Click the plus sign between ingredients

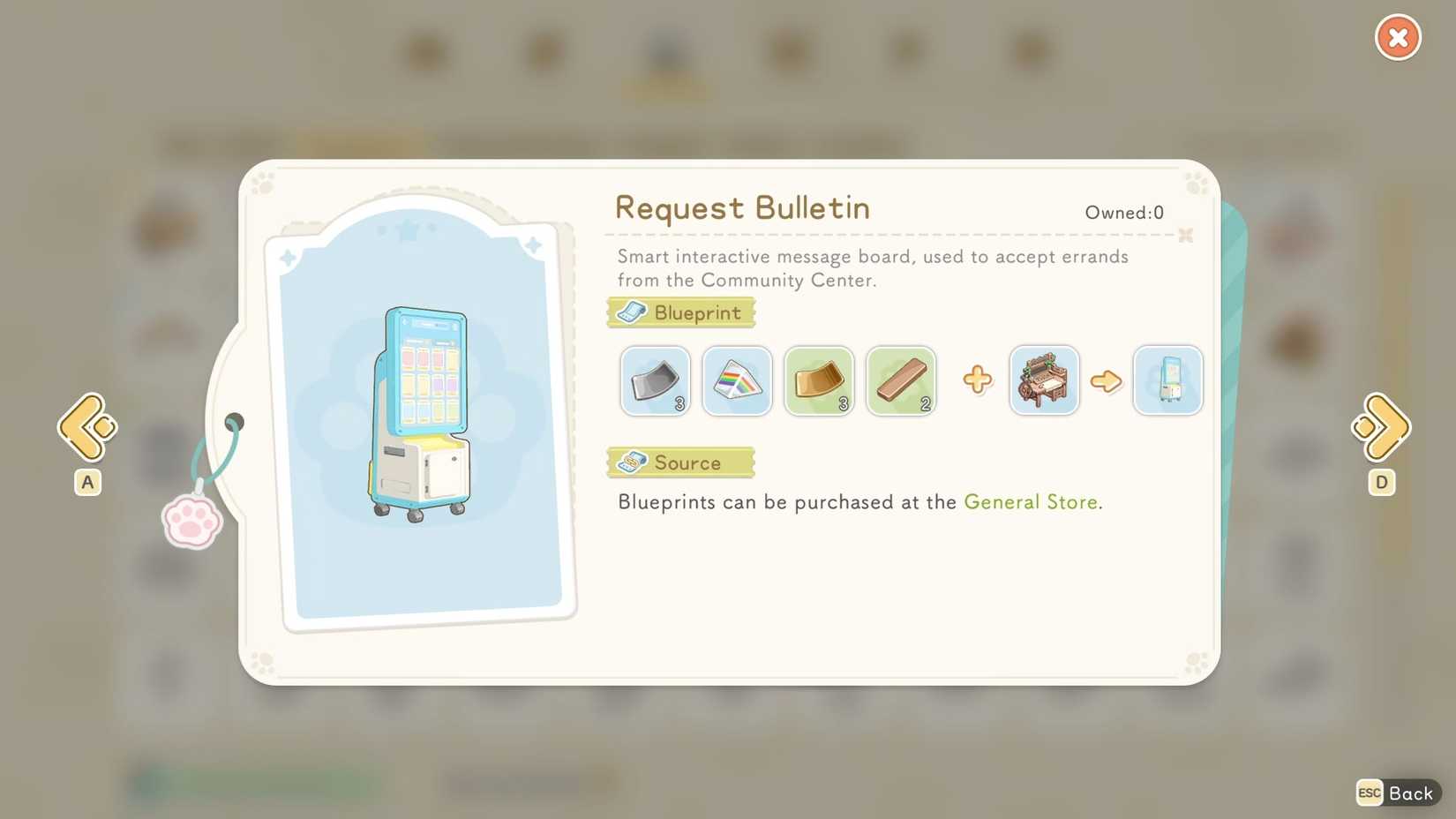pos(977,379)
